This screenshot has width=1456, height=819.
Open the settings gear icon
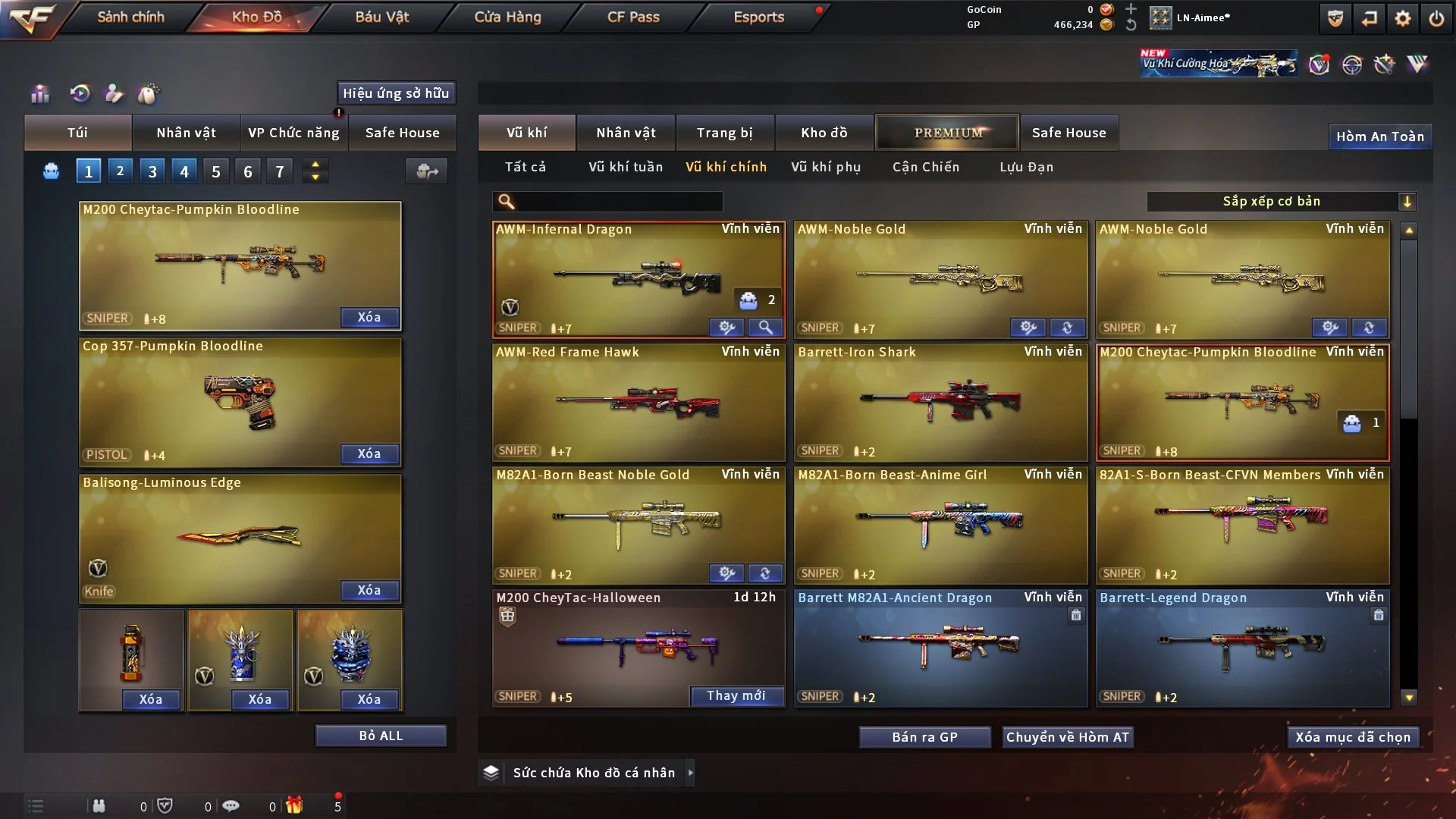click(1403, 18)
